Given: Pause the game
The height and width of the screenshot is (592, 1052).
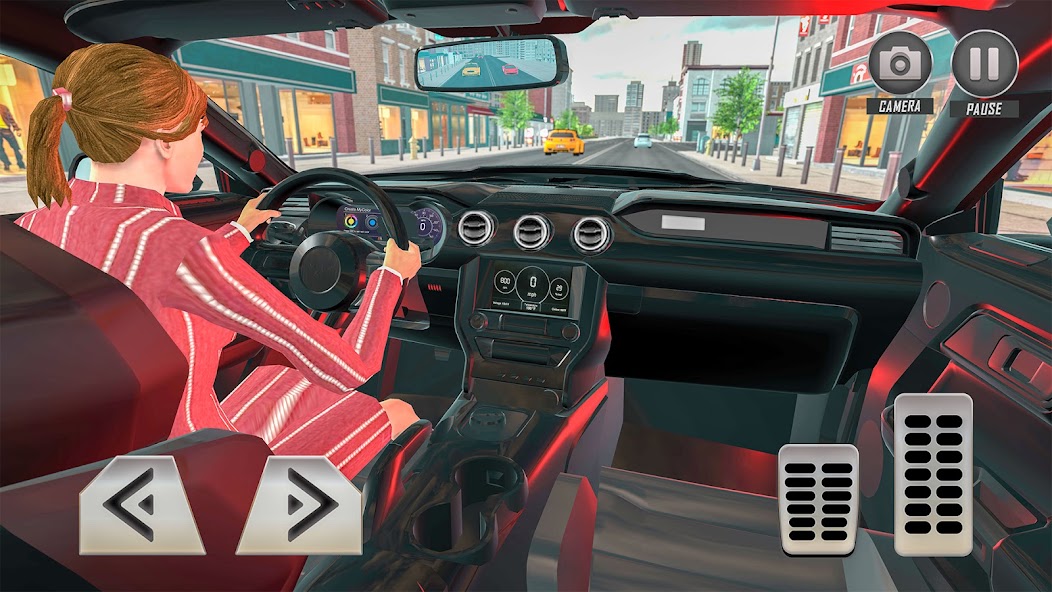Looking at the screenshot, I should (984, 65).
